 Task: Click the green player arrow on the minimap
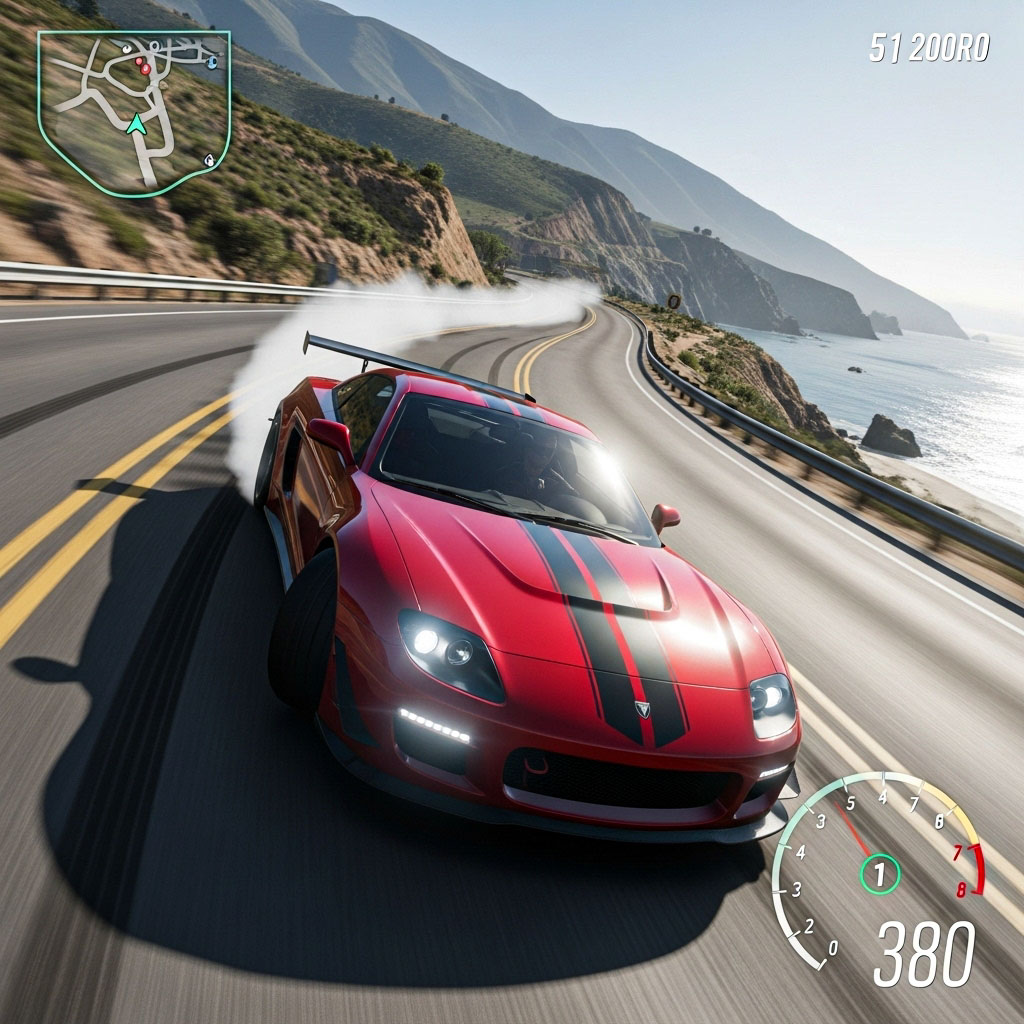tap(136, 124)
